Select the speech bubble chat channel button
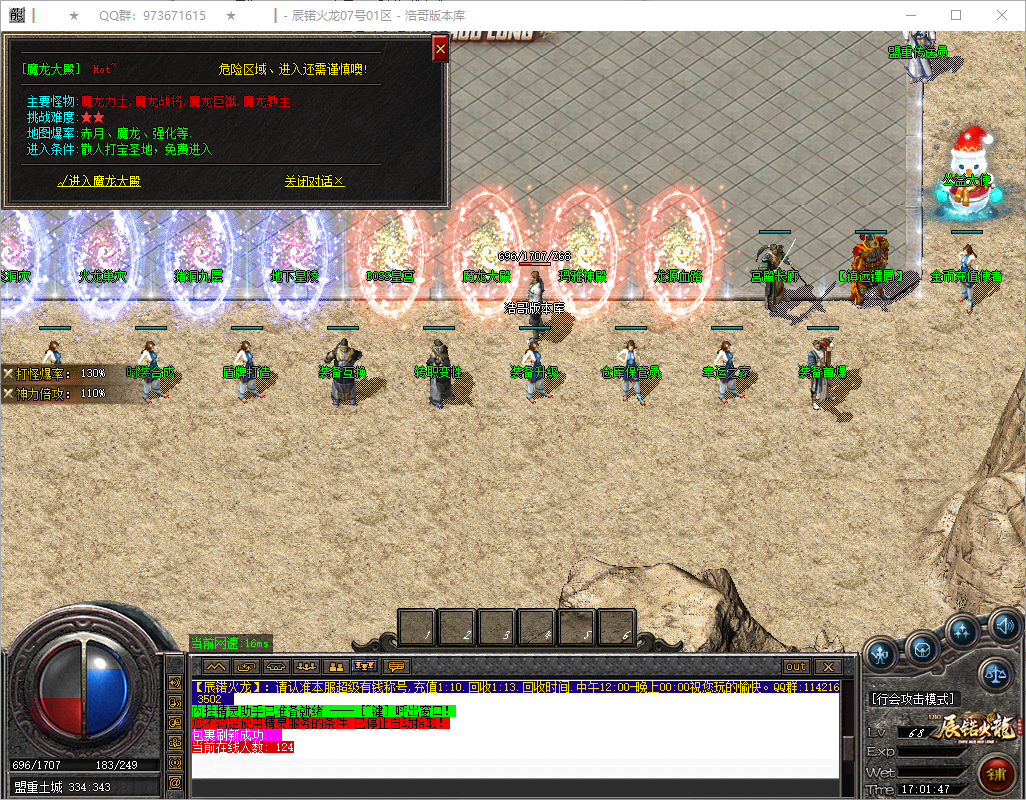This screenshot has height=800, width=1026. [x=398, y=666]
